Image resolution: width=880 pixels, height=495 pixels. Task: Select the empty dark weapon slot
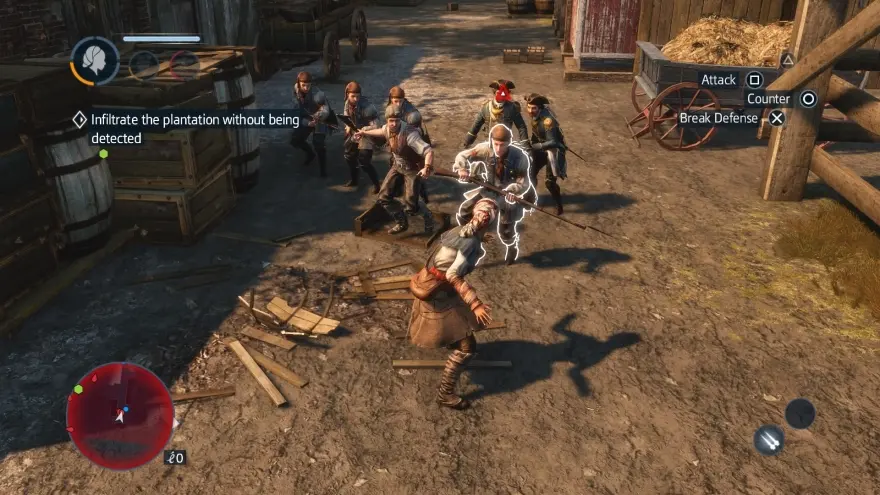click(x=800, y=413)
